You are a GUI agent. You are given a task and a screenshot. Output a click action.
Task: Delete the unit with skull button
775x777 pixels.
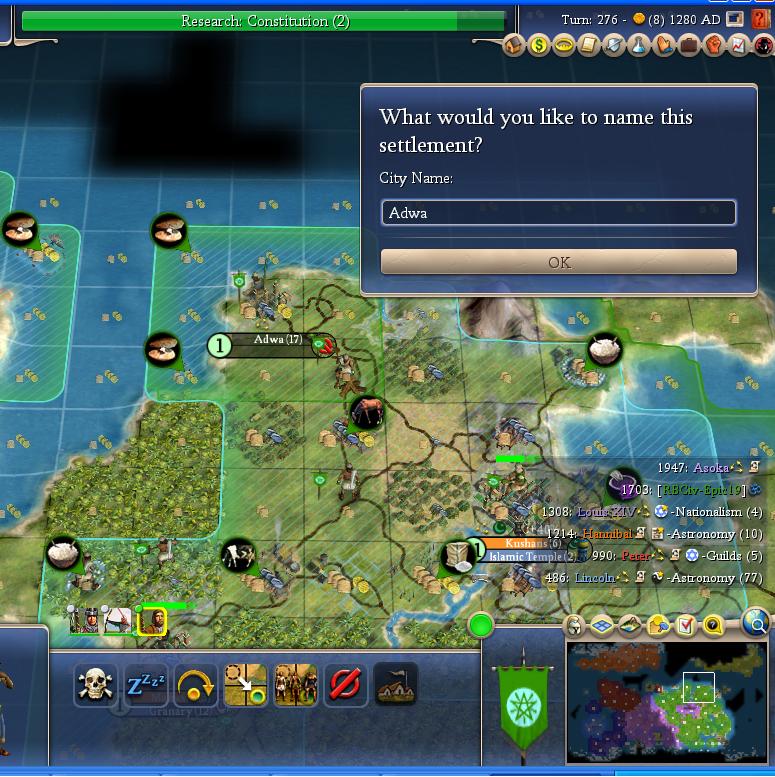point(95,686)
